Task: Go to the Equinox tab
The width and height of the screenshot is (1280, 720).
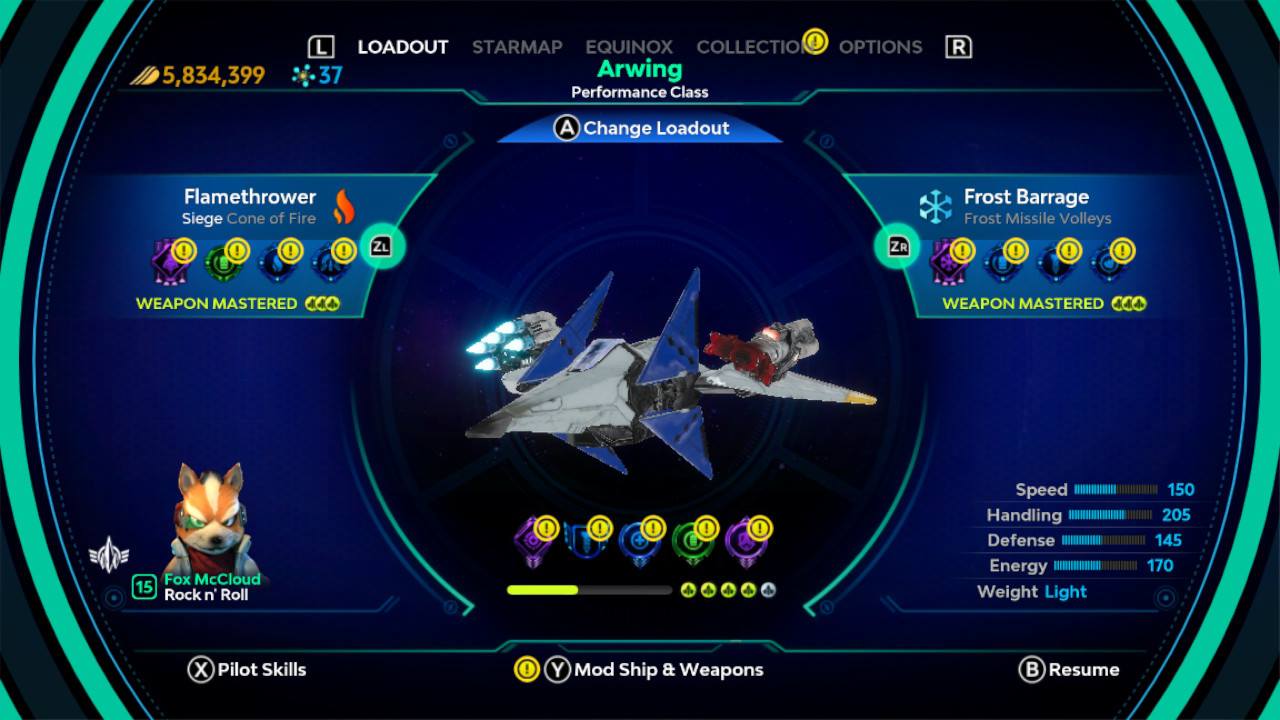Action: coord(629,47)
